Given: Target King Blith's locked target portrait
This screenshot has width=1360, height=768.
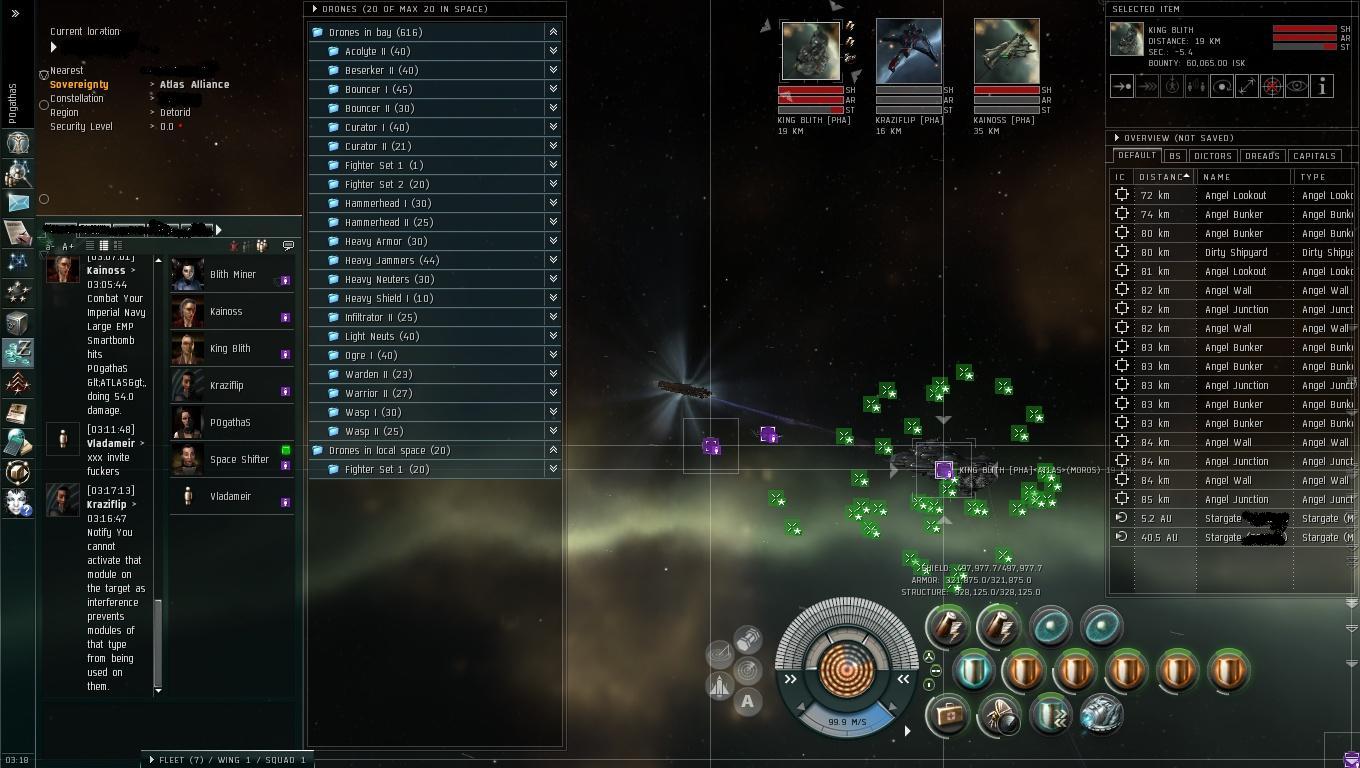Looking at the screenshot, I should pyautogui.click(x=810, y=51).
